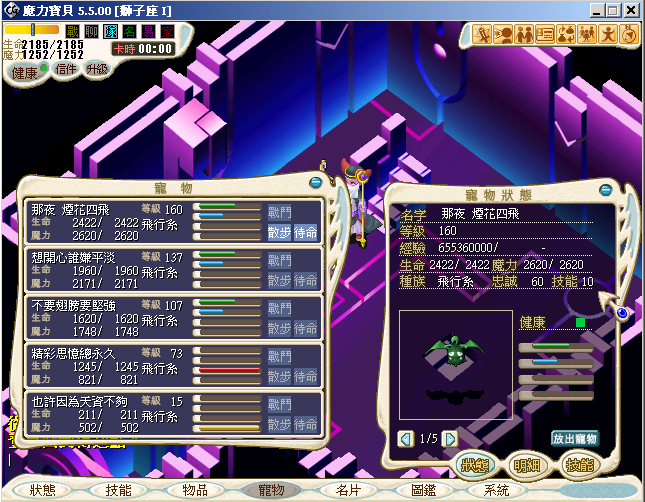Click 放出寵物 to release the pet
This screenshot has width=645, height=502.
click(575, 438)
